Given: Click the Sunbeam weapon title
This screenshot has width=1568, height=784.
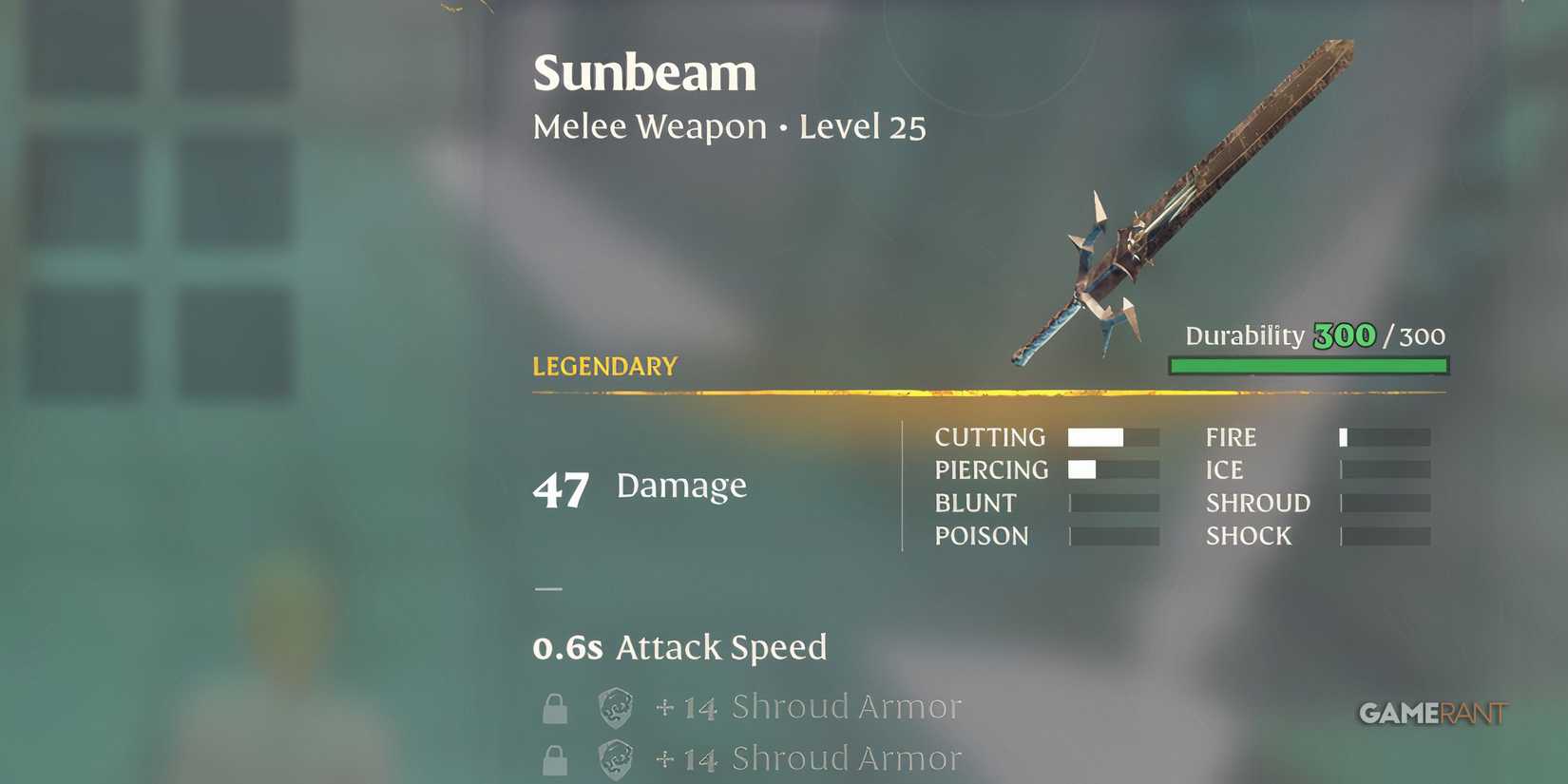Looking at the screenshot, I should [643, 72].
